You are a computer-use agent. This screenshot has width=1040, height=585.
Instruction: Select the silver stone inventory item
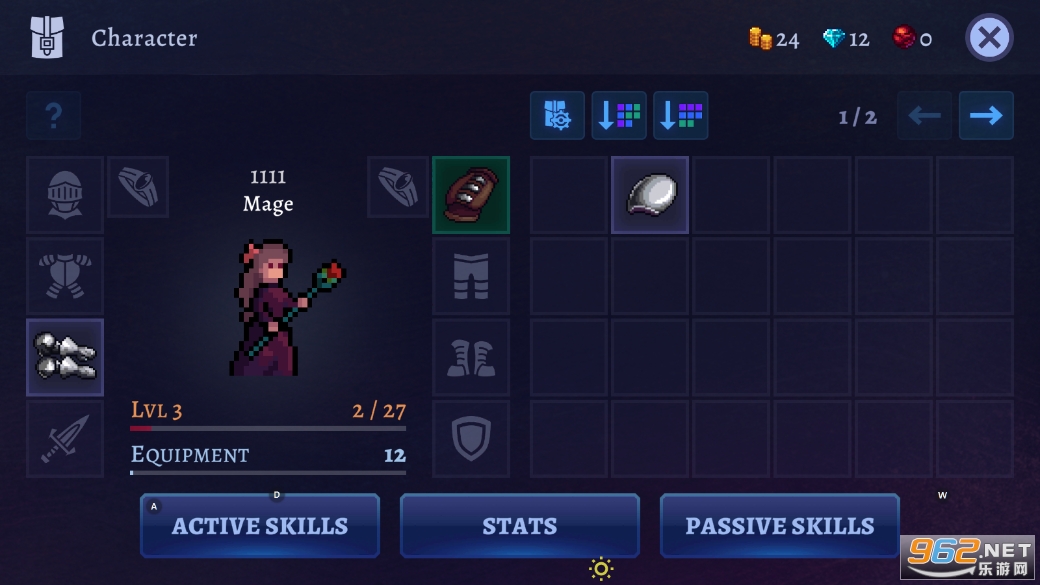pos(650,195)
